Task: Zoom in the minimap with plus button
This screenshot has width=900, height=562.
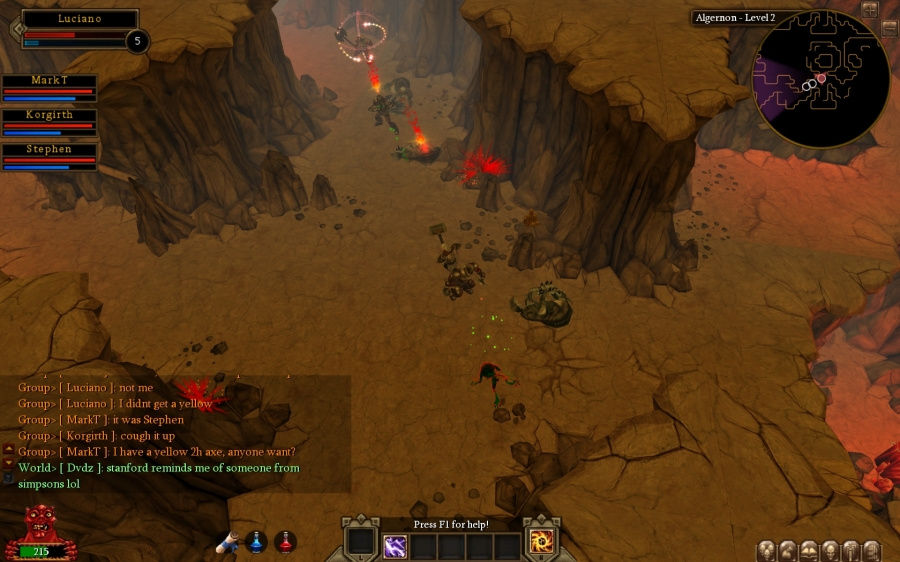Action: (869, 9)
